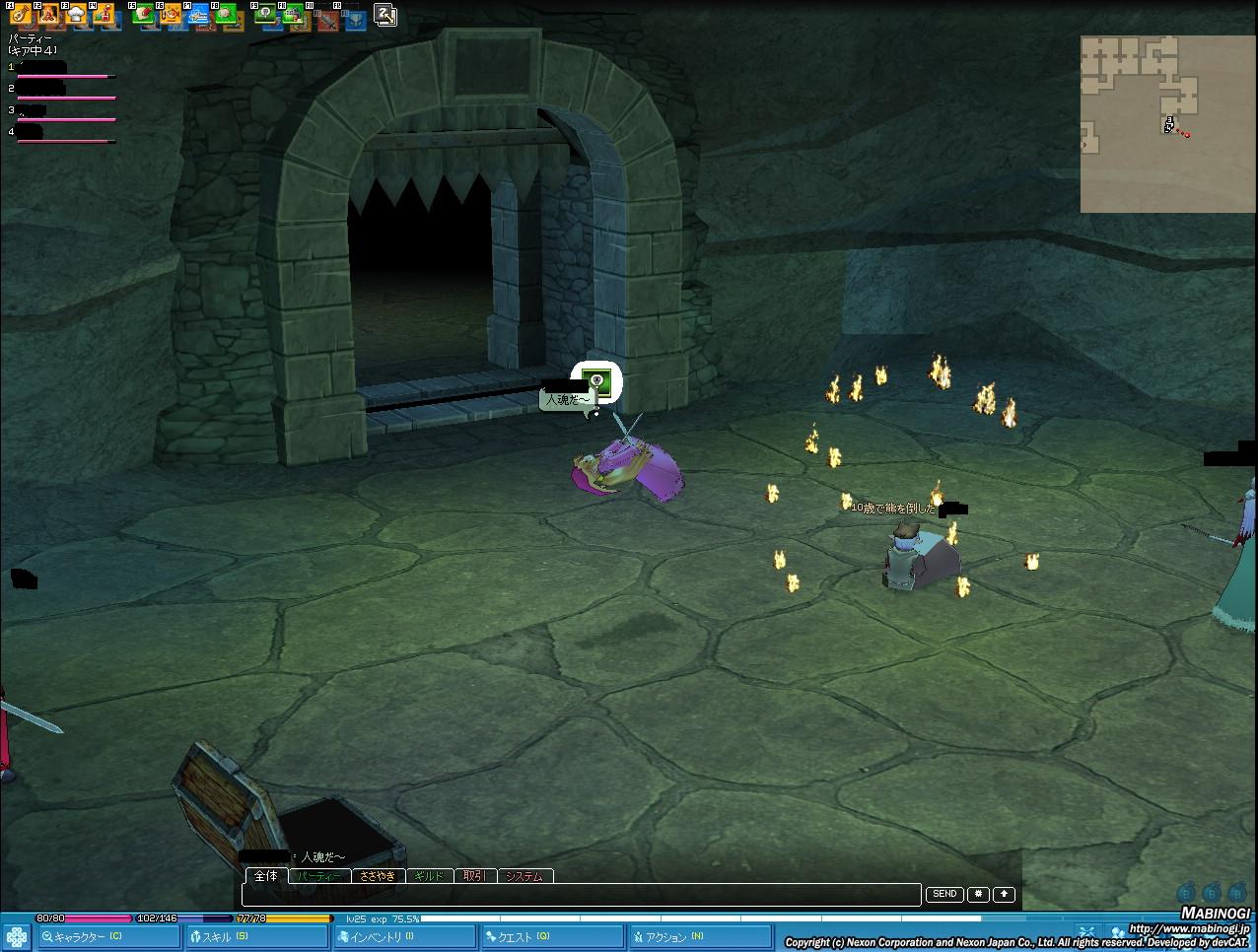Viewport: 1258px width, 952px height.
Task: Click the dungeon minimap
Action: [1166, 123]
